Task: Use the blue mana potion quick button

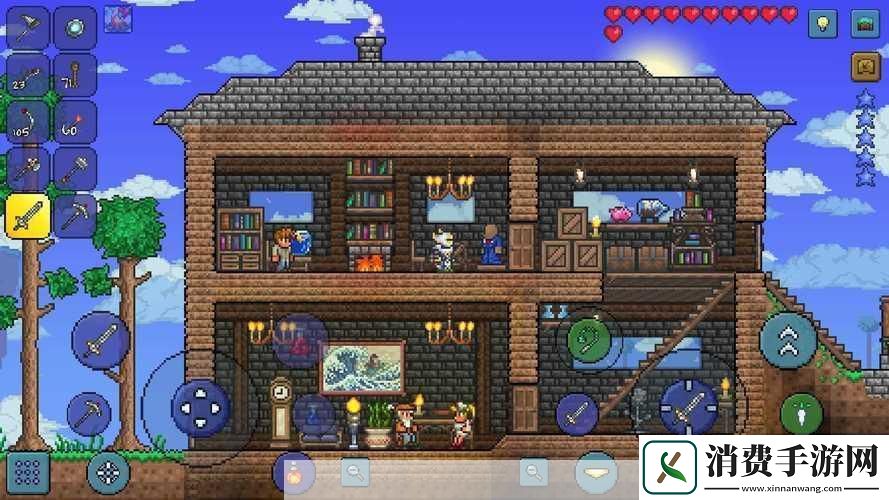Action: point(313,413)
